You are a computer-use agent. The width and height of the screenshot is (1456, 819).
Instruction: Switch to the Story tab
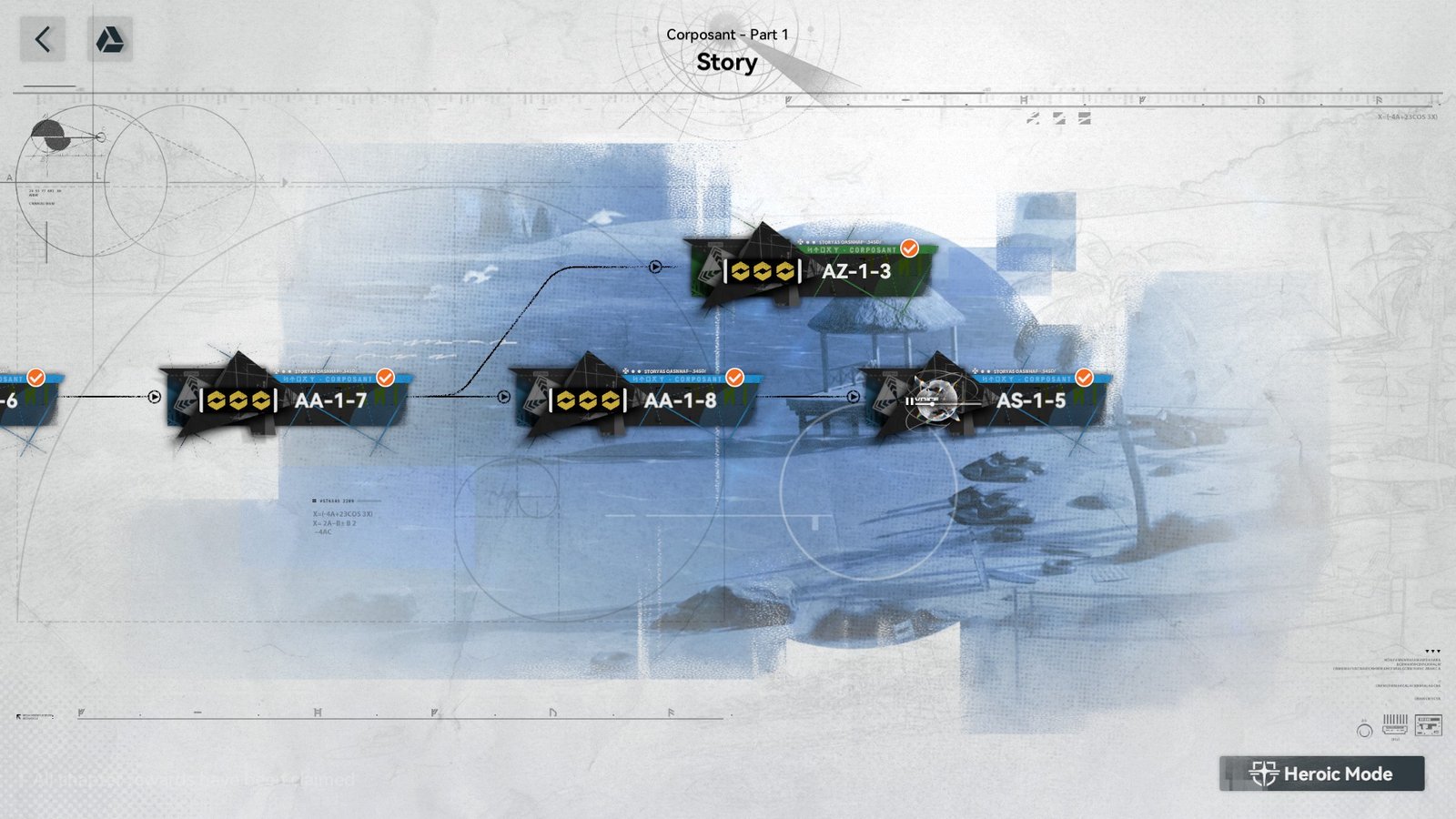[x=727, y=63]
